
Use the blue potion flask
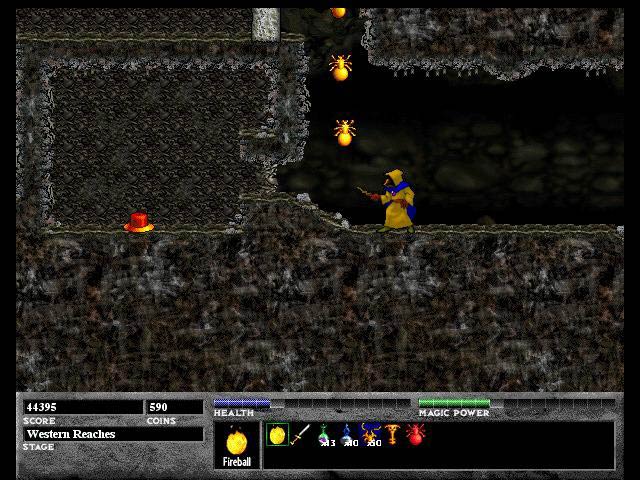[347, 435]
